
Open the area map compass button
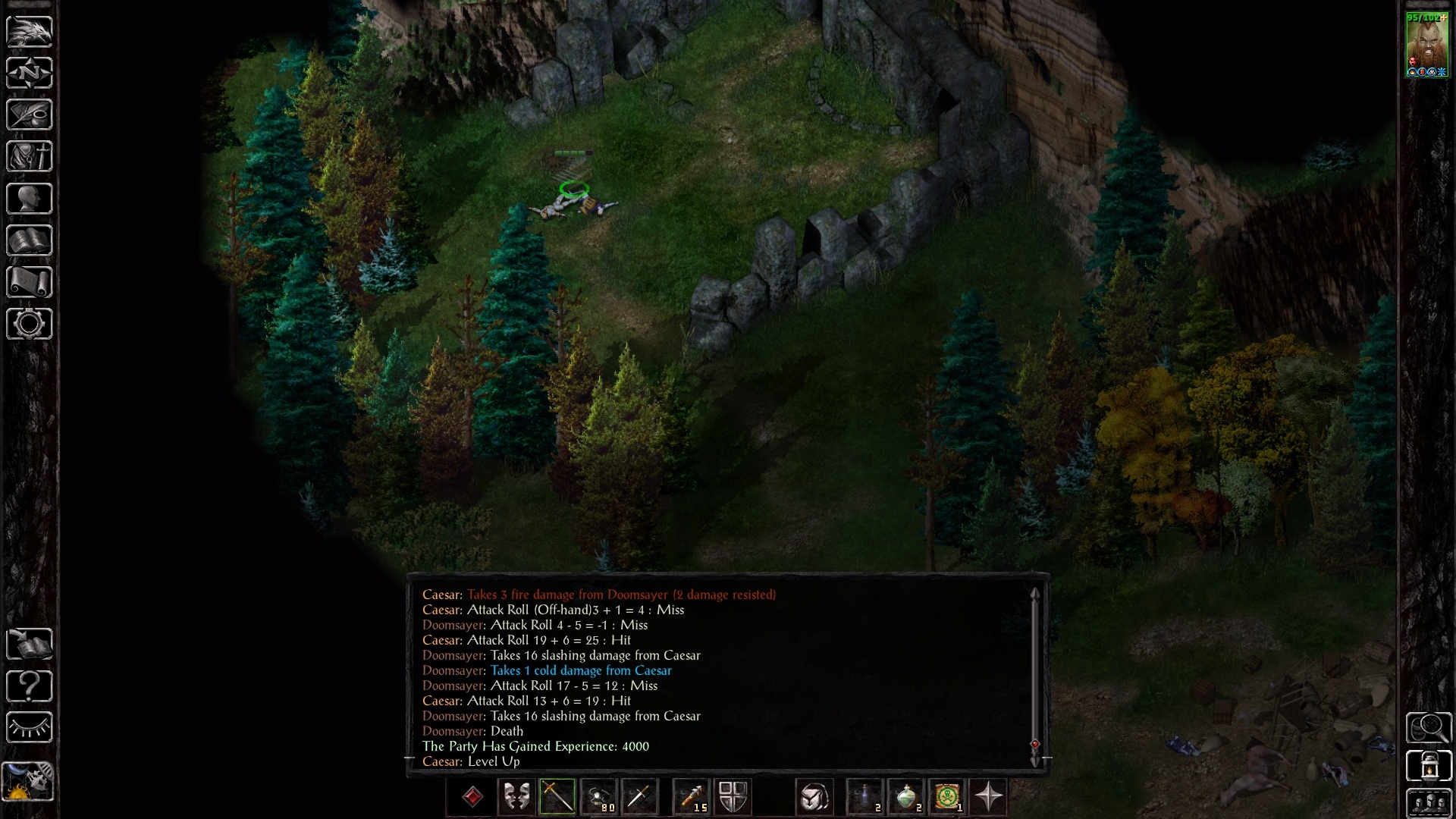pyautogui.click(x=30, y=74)
